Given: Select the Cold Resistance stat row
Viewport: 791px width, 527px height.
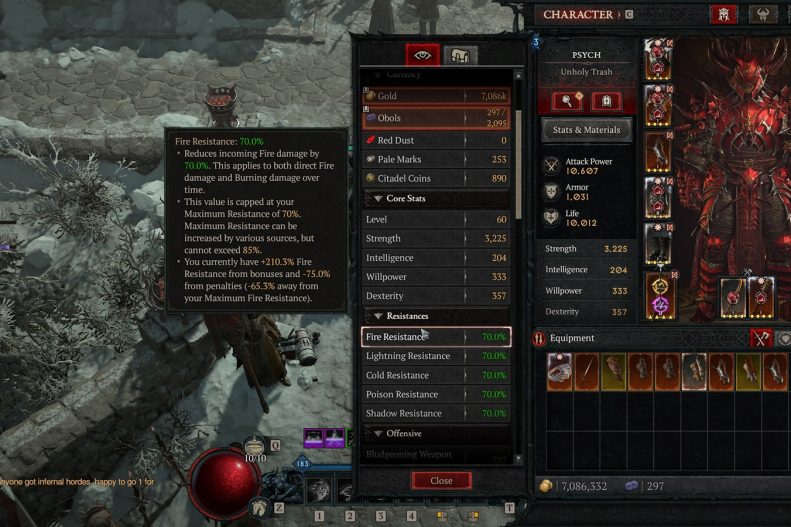Looking at the screenshot, I should (436, 375).
